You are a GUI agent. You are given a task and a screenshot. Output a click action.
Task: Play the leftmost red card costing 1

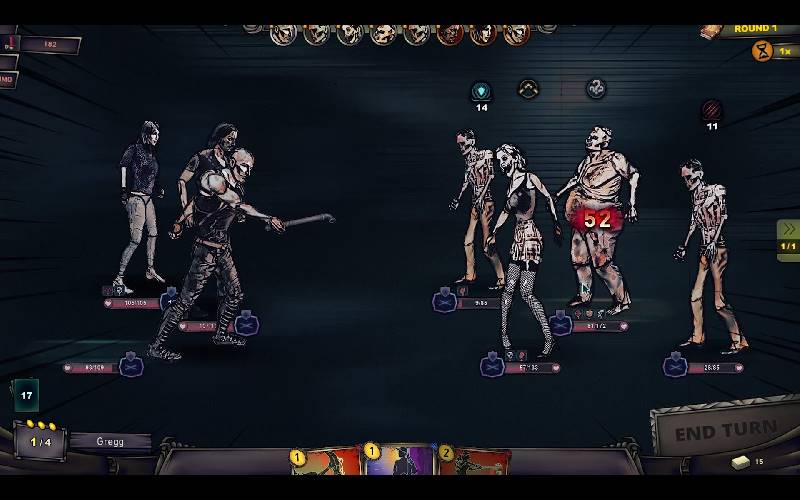(x=328, y=463)
